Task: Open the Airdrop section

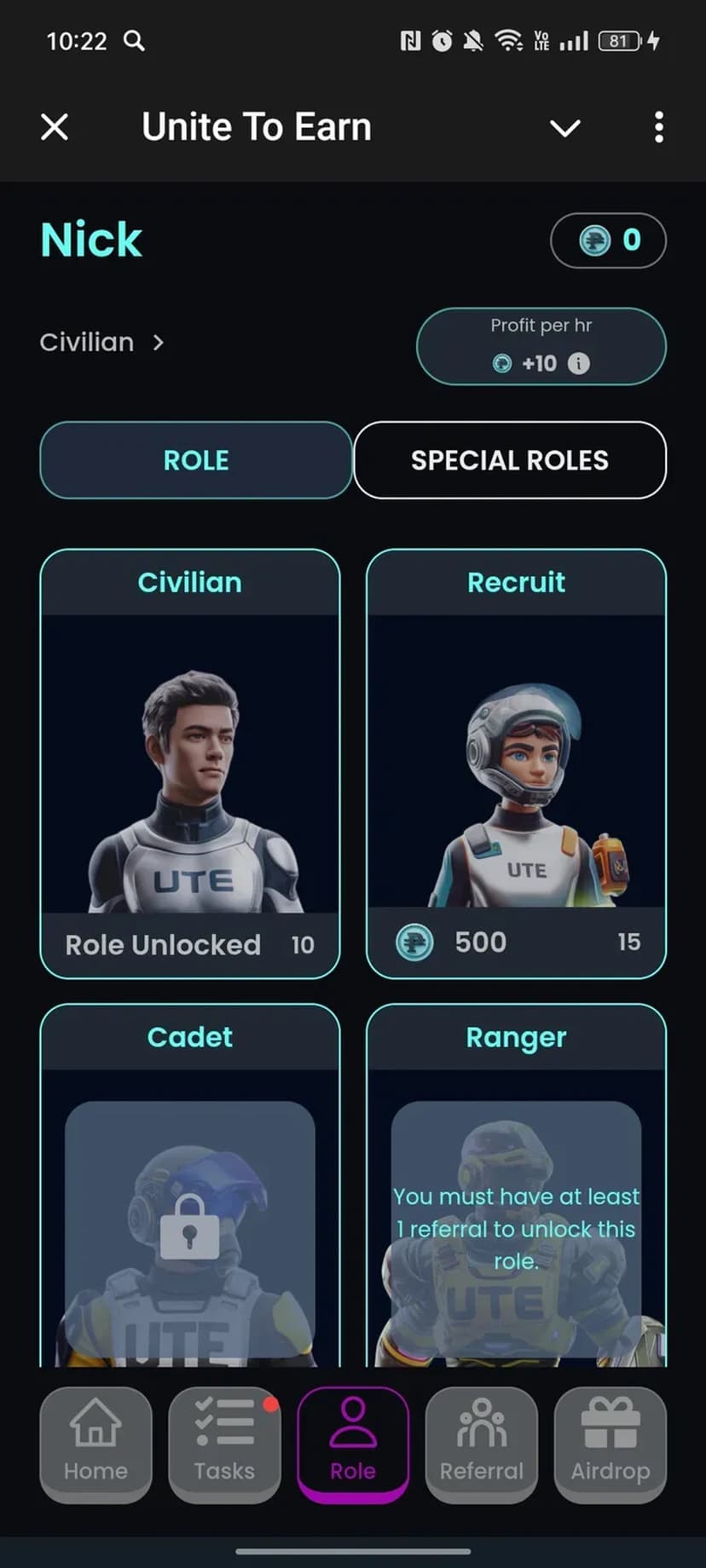Action: pyautogui.click(x=610, y=1444)
